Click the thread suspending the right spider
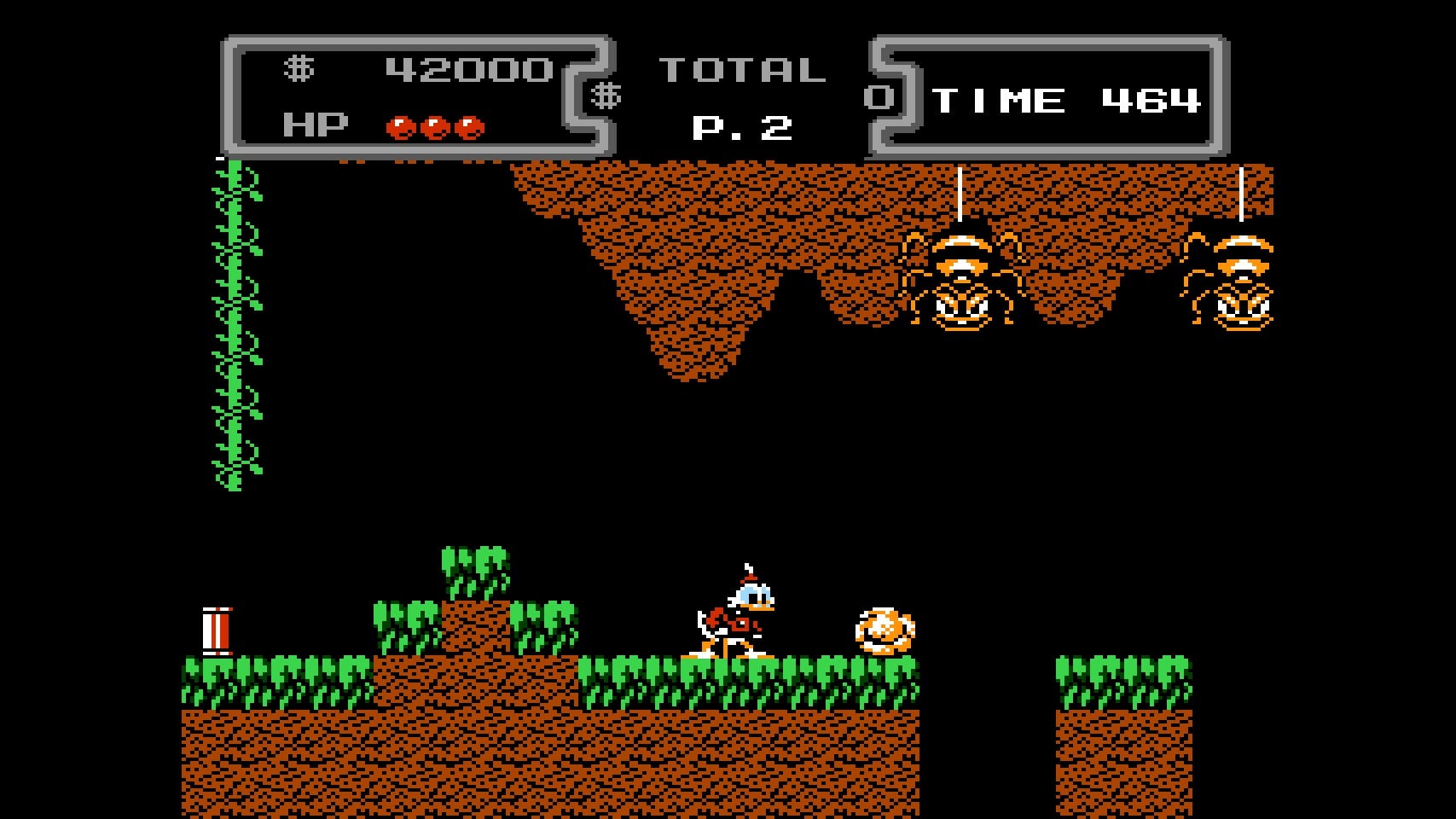Screen dimensions: 1456x819 (x=1240, y=196)
